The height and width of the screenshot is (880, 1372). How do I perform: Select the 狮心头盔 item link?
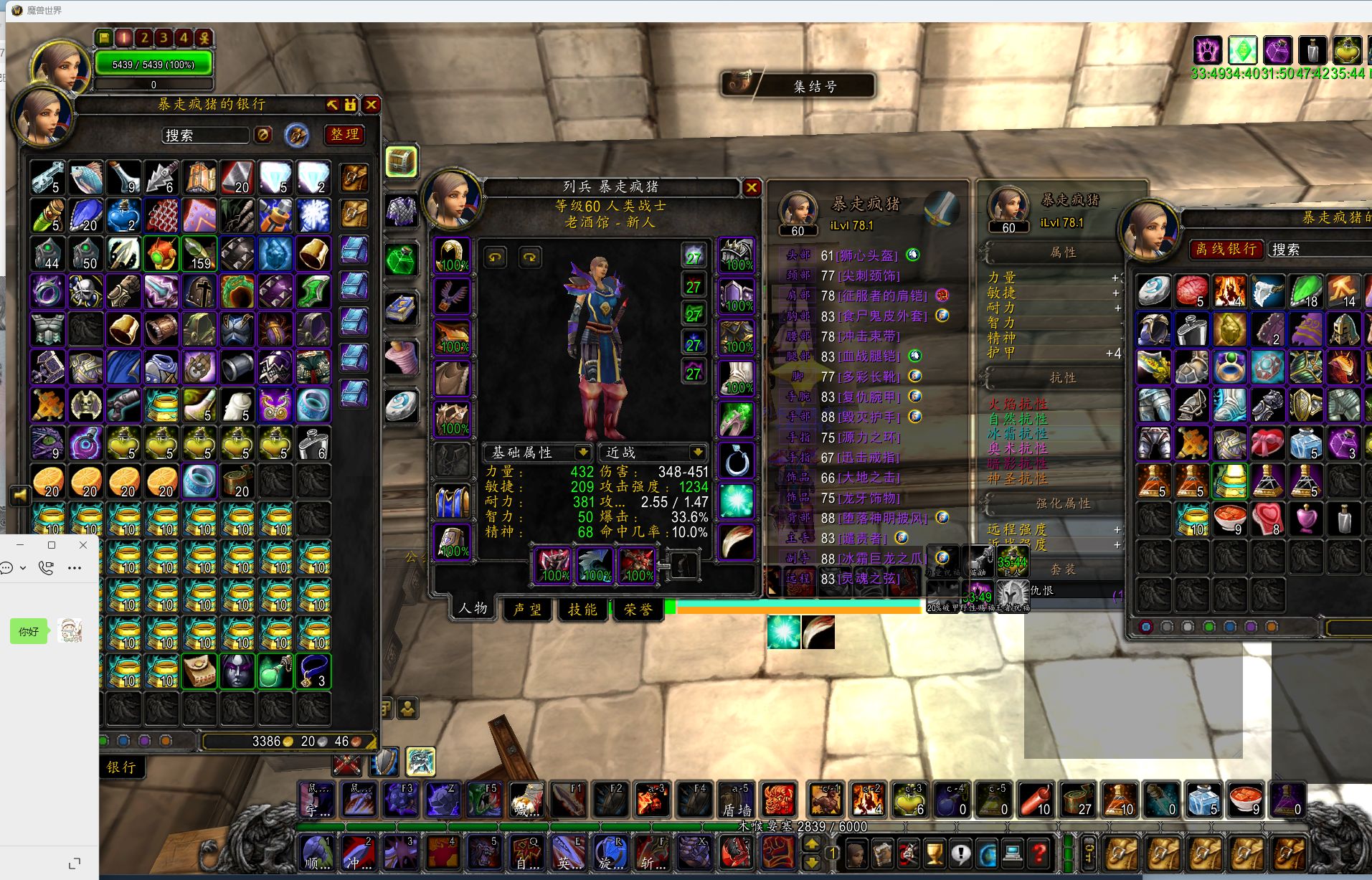(868, 255)
